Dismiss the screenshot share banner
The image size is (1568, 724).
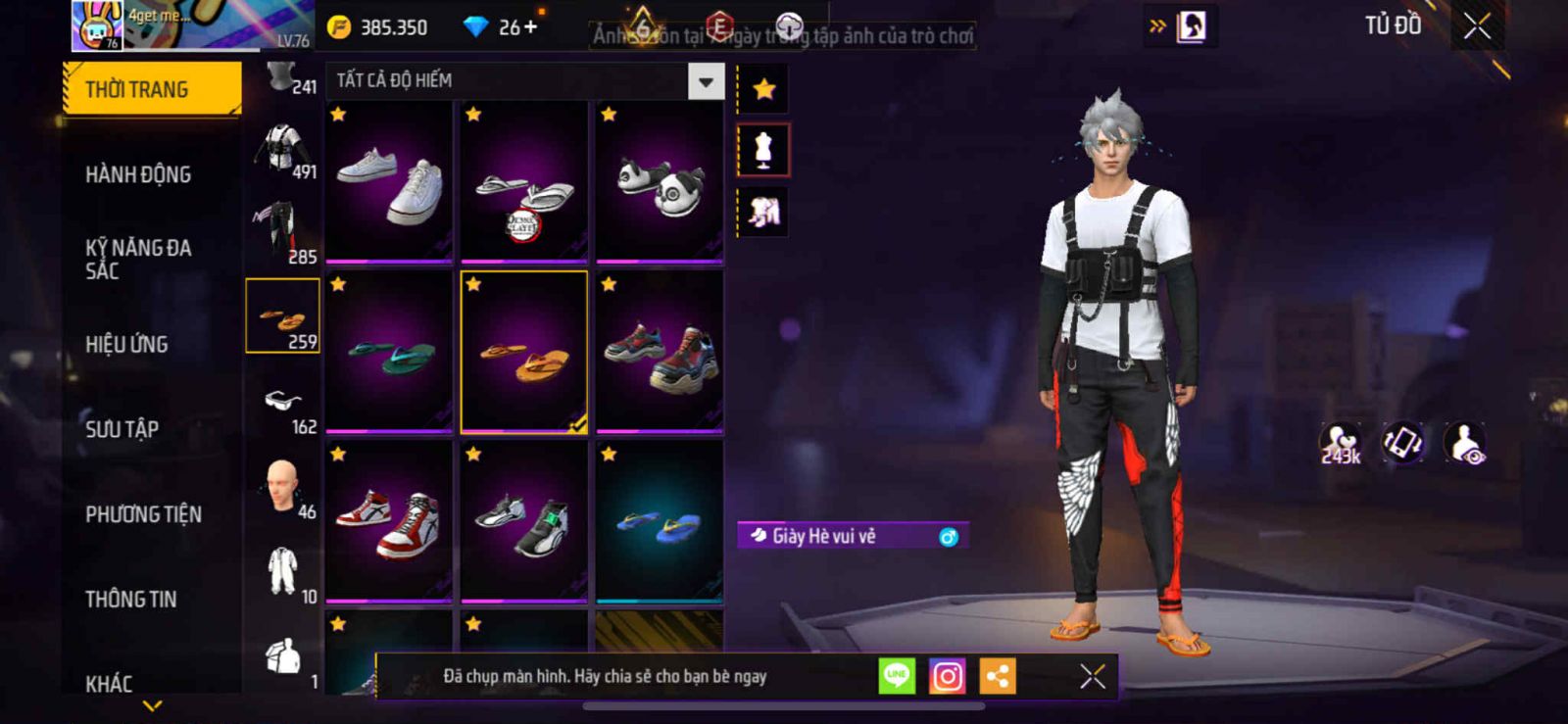click(x=1093, y=676)
